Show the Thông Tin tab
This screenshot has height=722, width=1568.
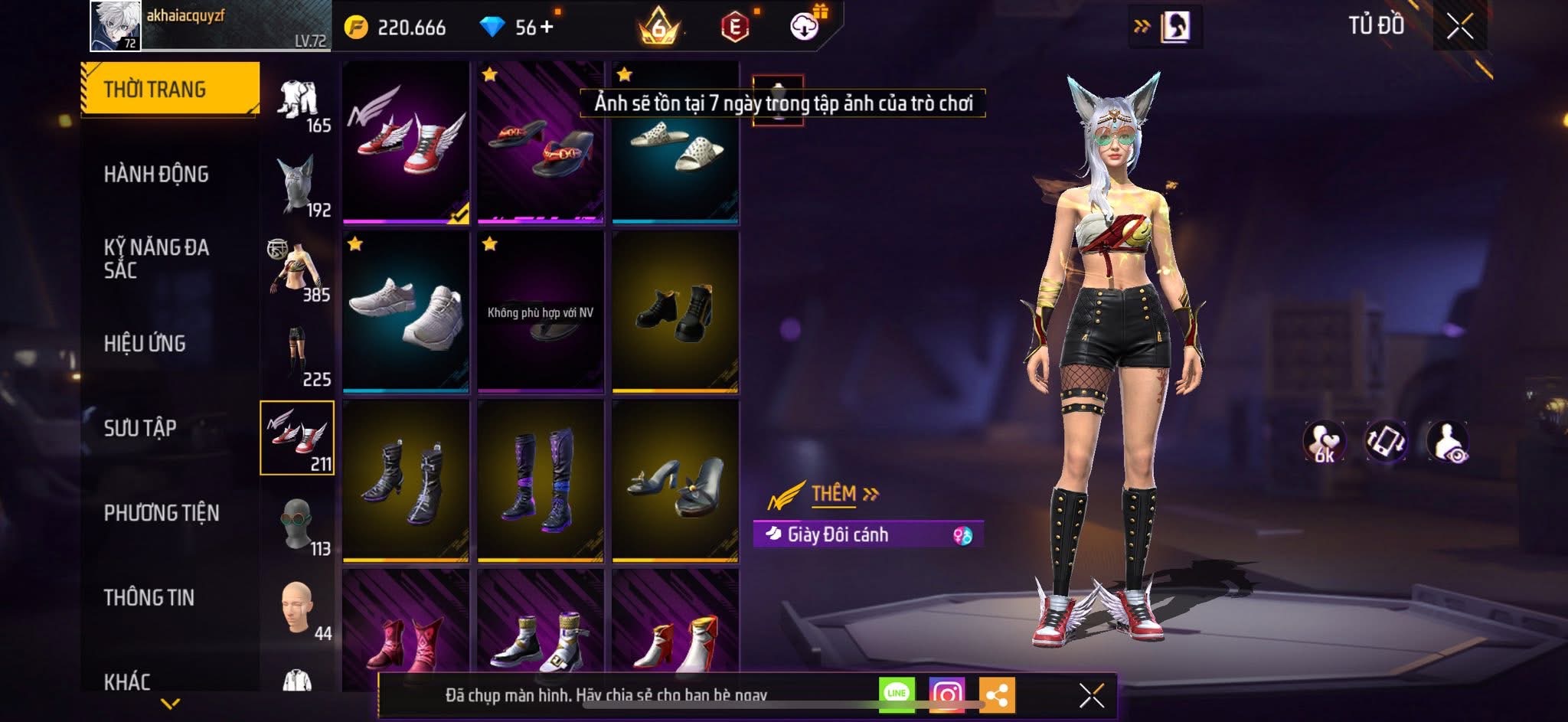pyautogui.click(x=149, y=597)
